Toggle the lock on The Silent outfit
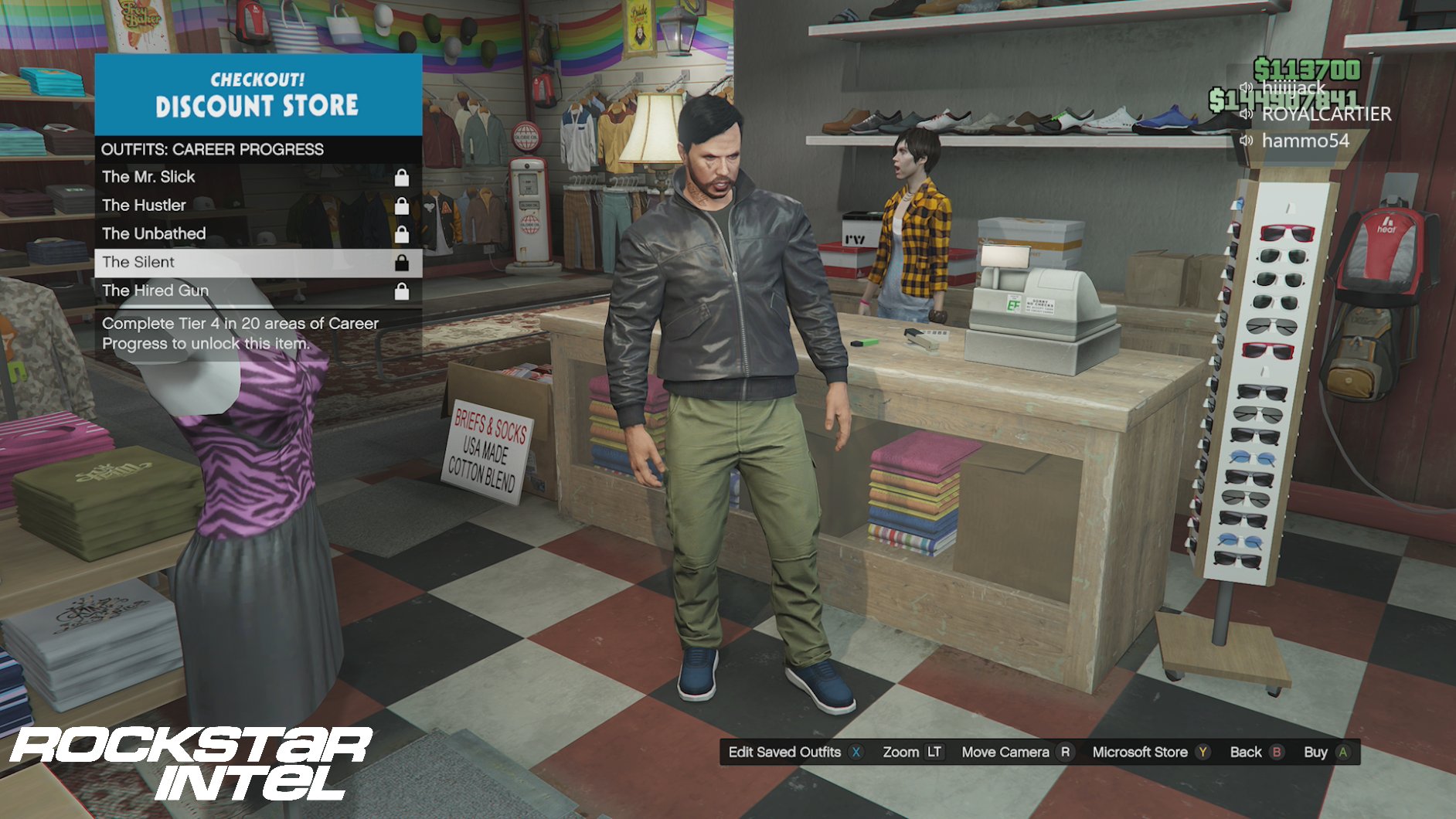The width and height of the screenshot is (1456, 819). click(403, 261)
